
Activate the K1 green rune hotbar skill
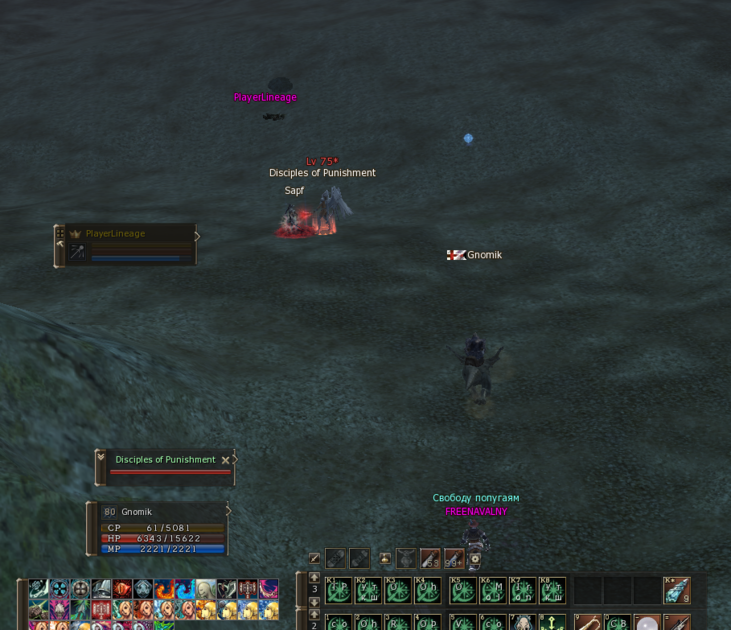338,590
